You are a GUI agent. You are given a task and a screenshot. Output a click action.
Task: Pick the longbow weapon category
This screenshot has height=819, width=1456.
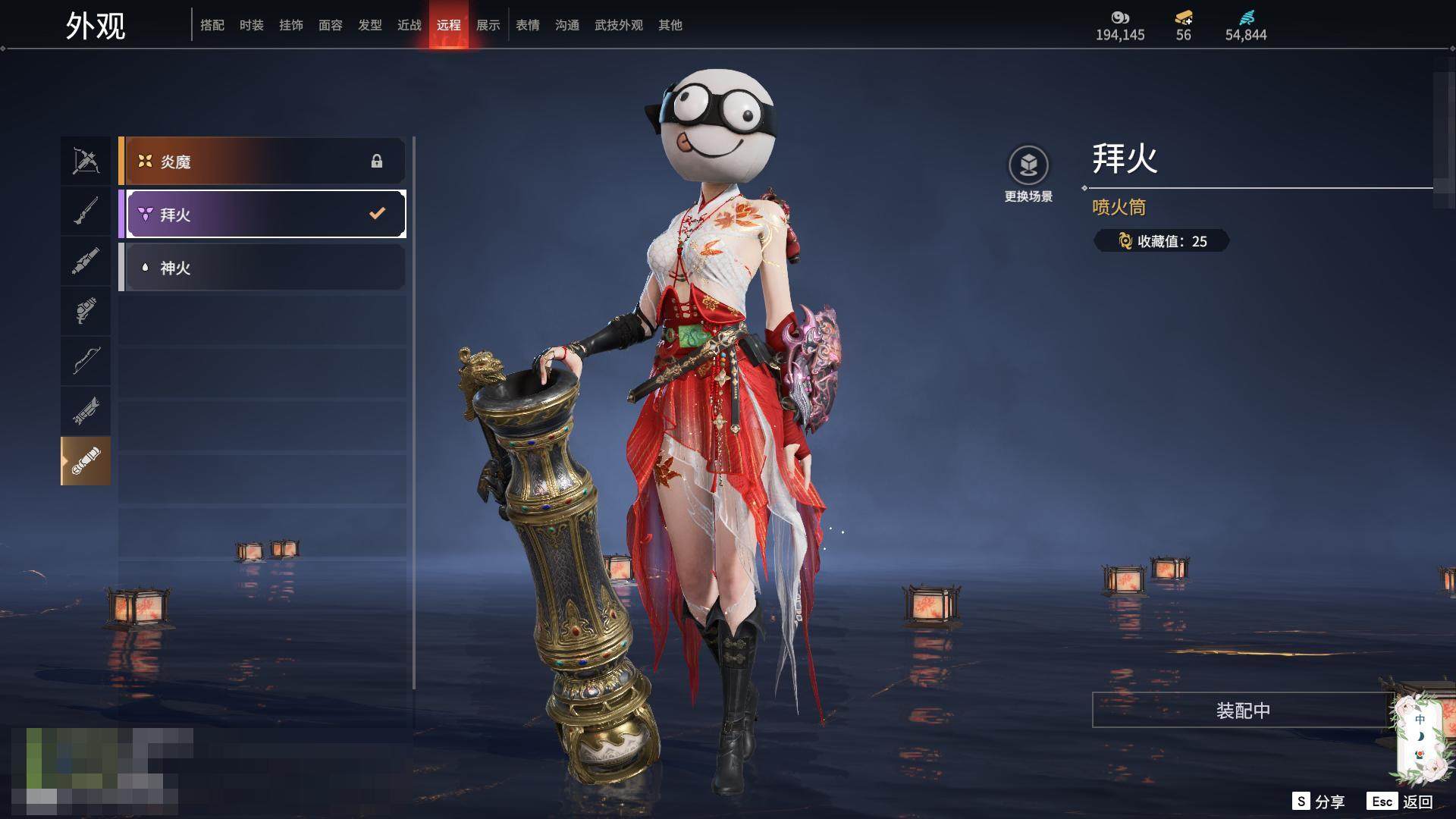[x=86, y=360]
